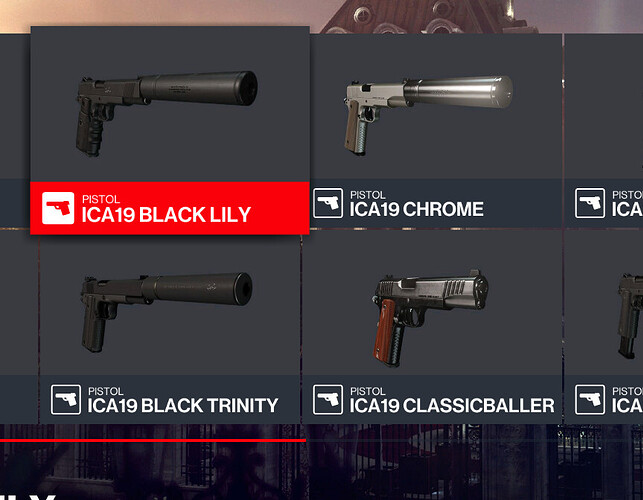This screenshot has height=500, width=643.
Task: Equip the ICA19 Classicballer pistol
Action: pos(432,325)
